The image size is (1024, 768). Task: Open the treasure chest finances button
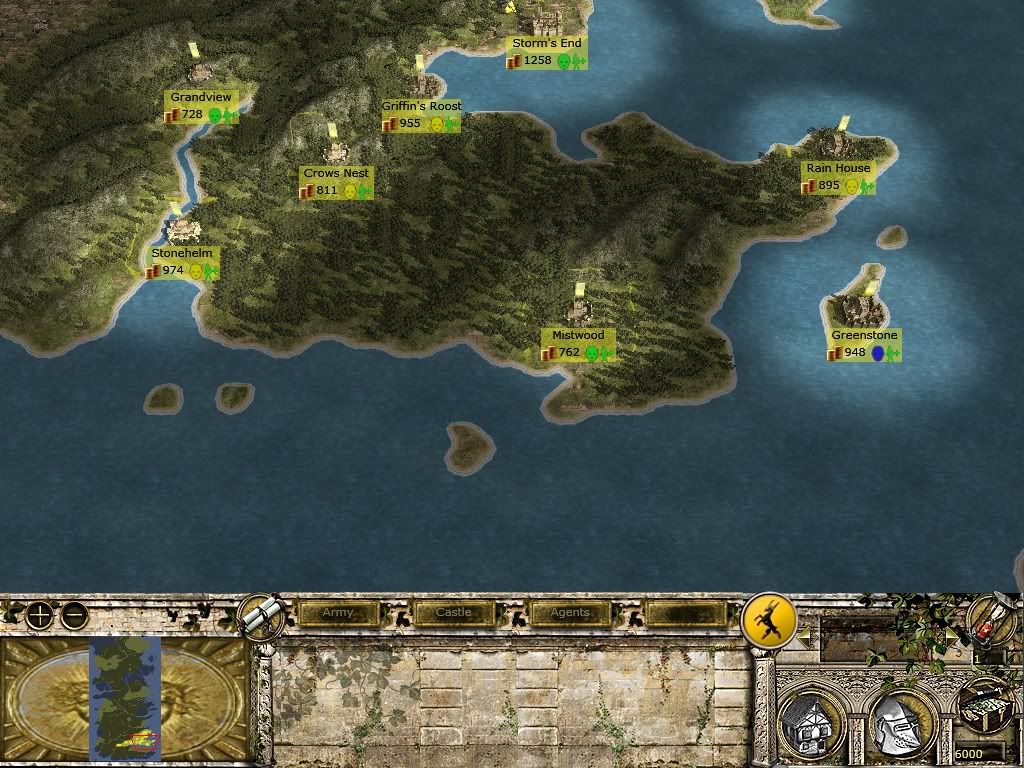click(985, 707)
